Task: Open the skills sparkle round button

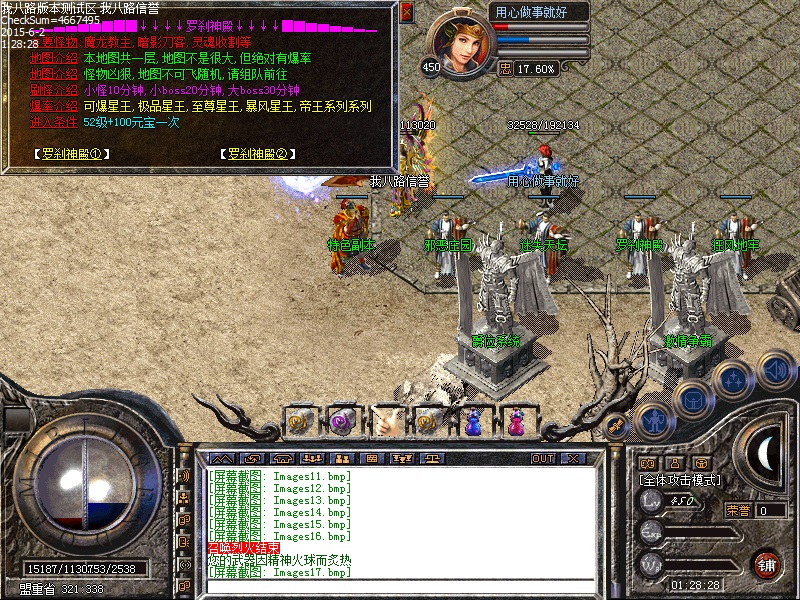Action: point(735,380)
